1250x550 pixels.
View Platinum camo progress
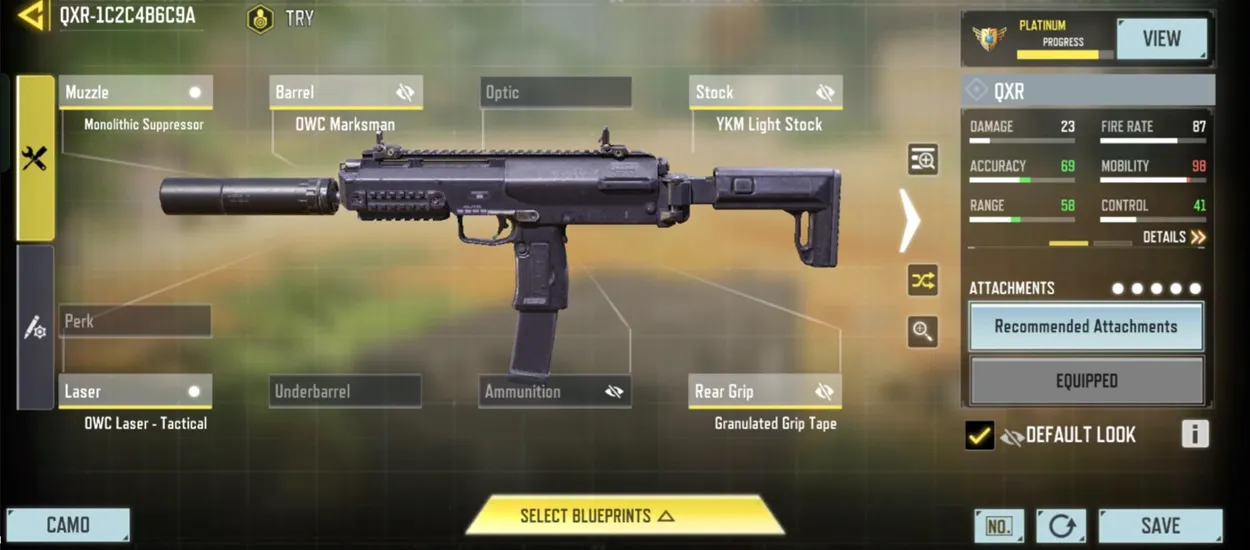[x=1161, y=39]
